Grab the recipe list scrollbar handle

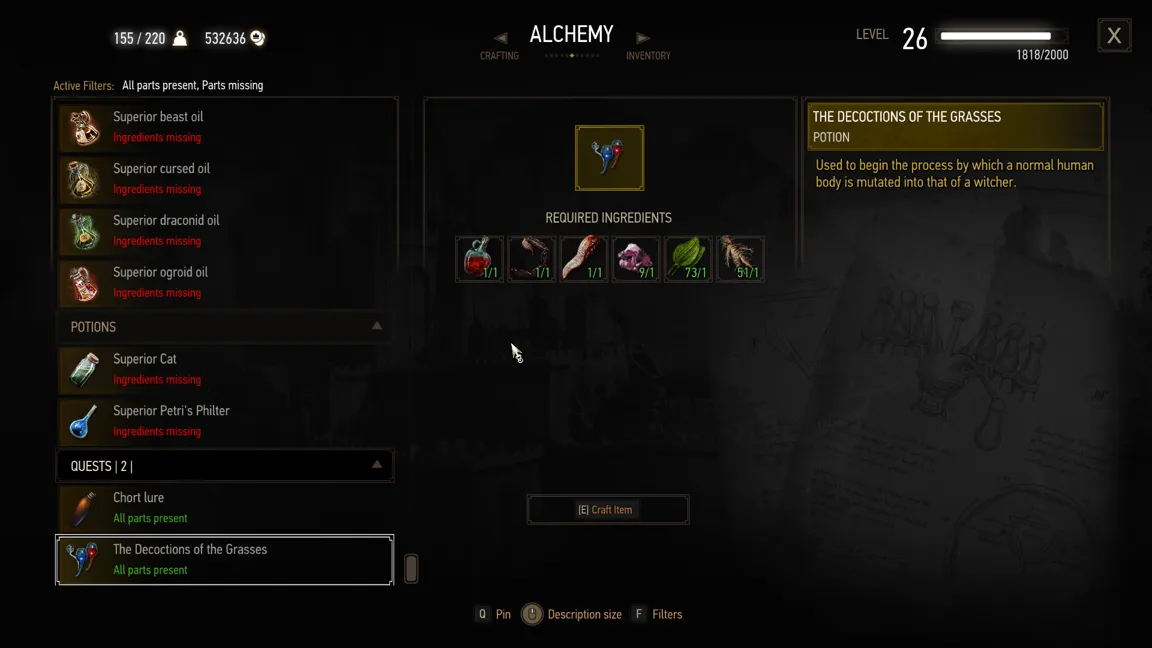click(x=411, y=569)
